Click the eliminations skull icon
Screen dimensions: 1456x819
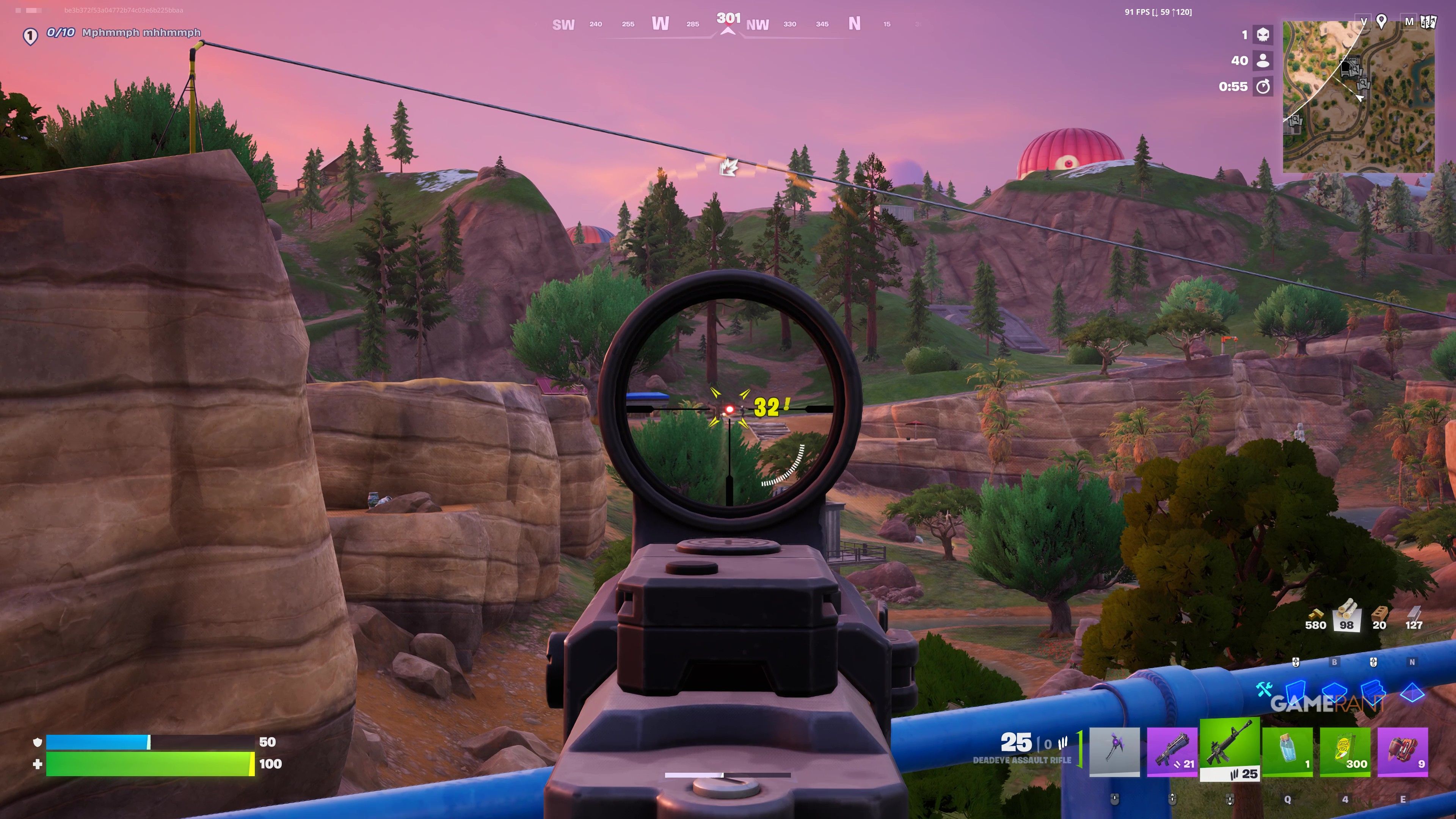coord(1263,35)
